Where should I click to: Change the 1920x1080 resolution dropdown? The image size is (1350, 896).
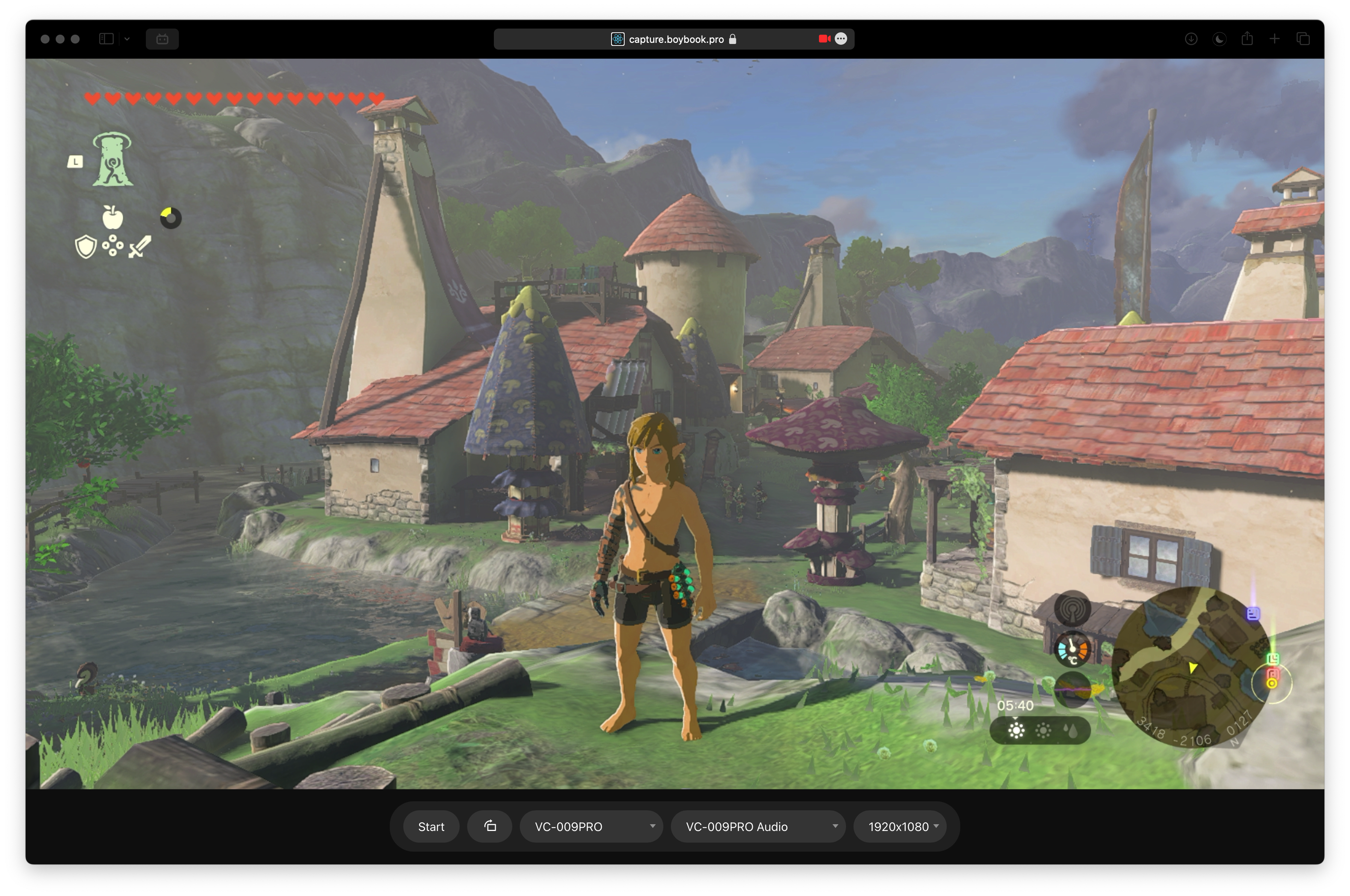coord(901,826)
